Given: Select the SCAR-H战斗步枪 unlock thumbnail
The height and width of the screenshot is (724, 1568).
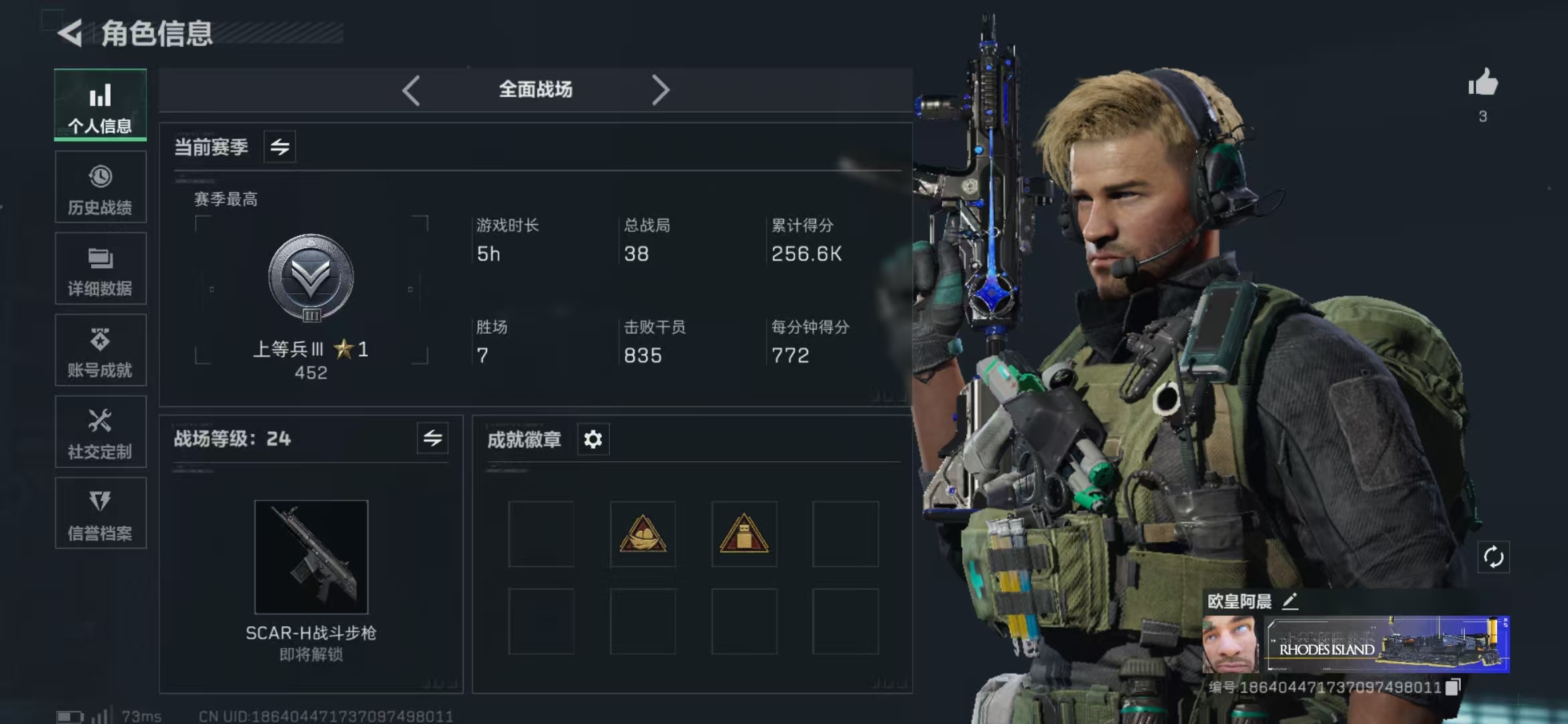Looking at the screenshot, I should (x=311, y=556).
